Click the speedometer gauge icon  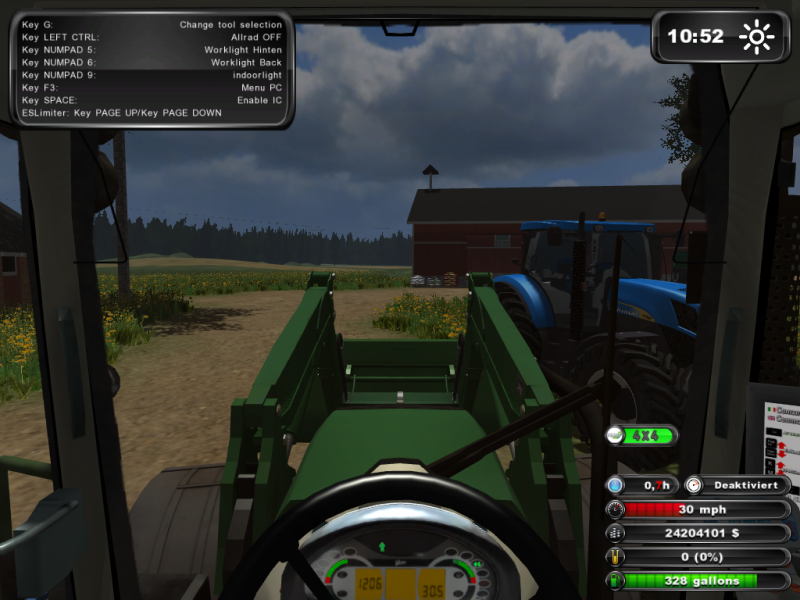click(615, 509)
